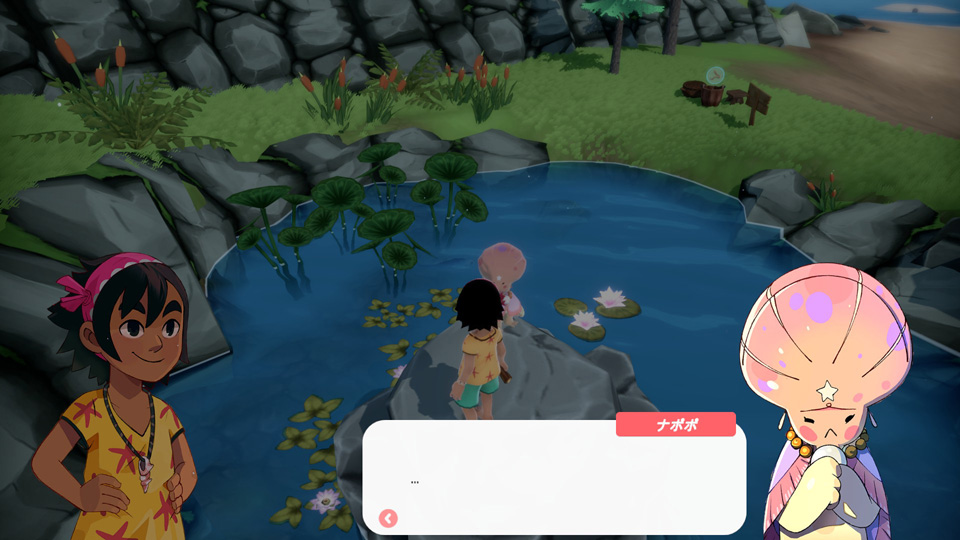
Task: Click the pink back arrow in dialogue box
Action: pos(388,518)
